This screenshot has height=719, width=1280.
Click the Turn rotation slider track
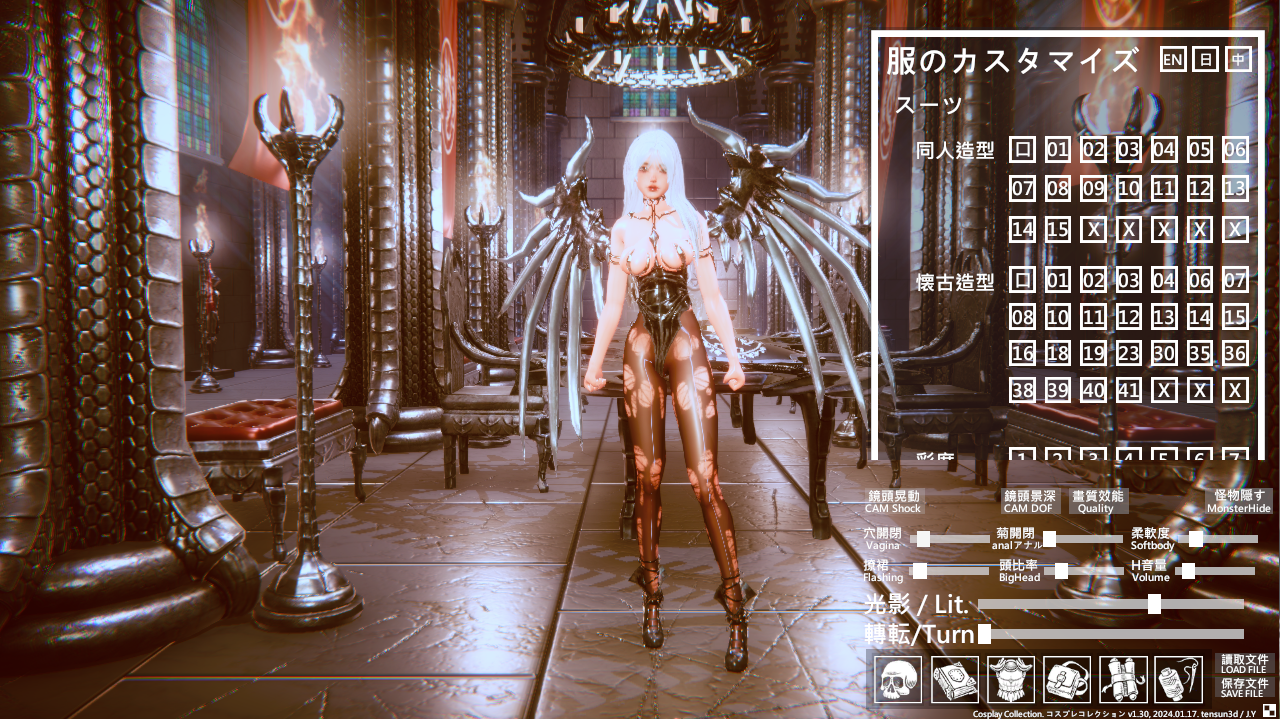pyautogui.click(x=1110, y=634)
